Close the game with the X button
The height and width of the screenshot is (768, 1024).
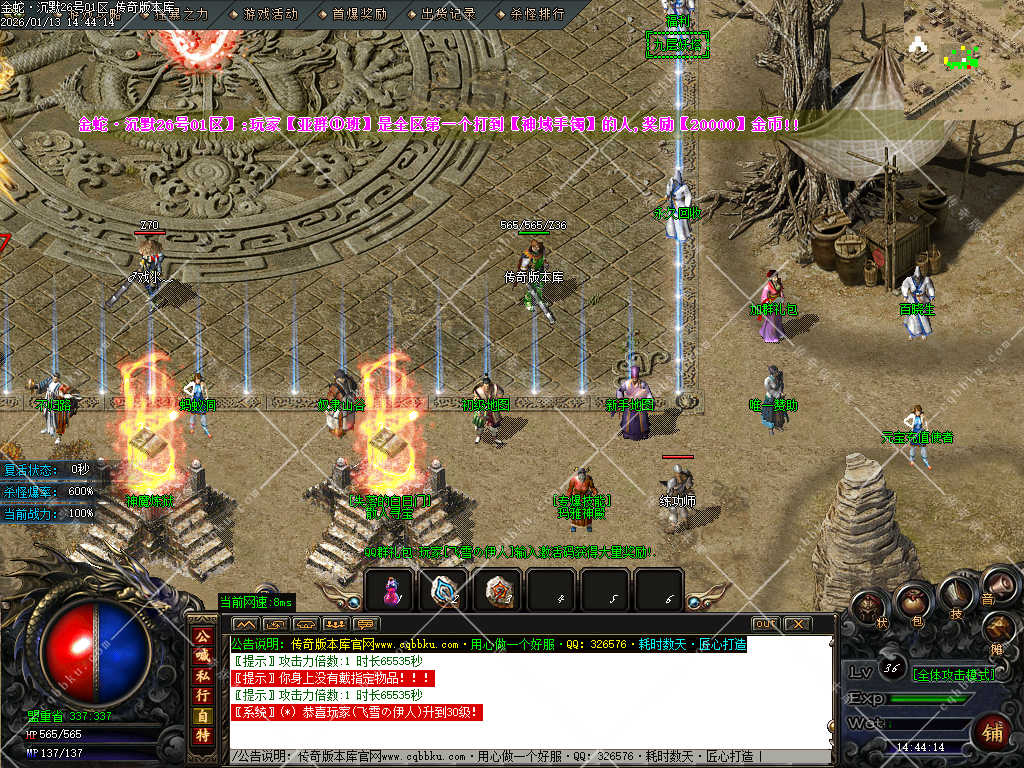coord(797,624)
